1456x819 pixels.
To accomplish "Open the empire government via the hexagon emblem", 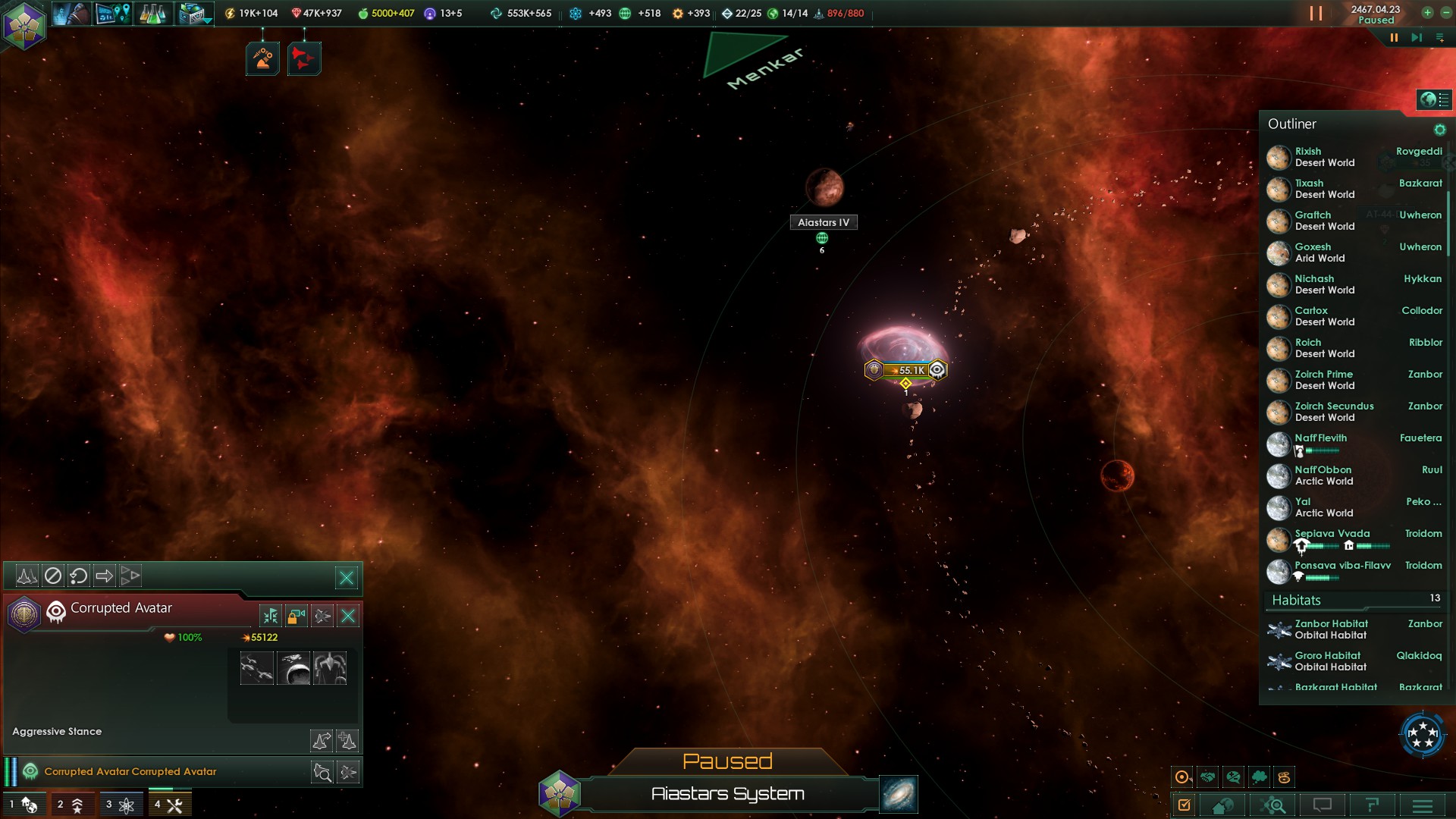I will (x=24, y=26).
